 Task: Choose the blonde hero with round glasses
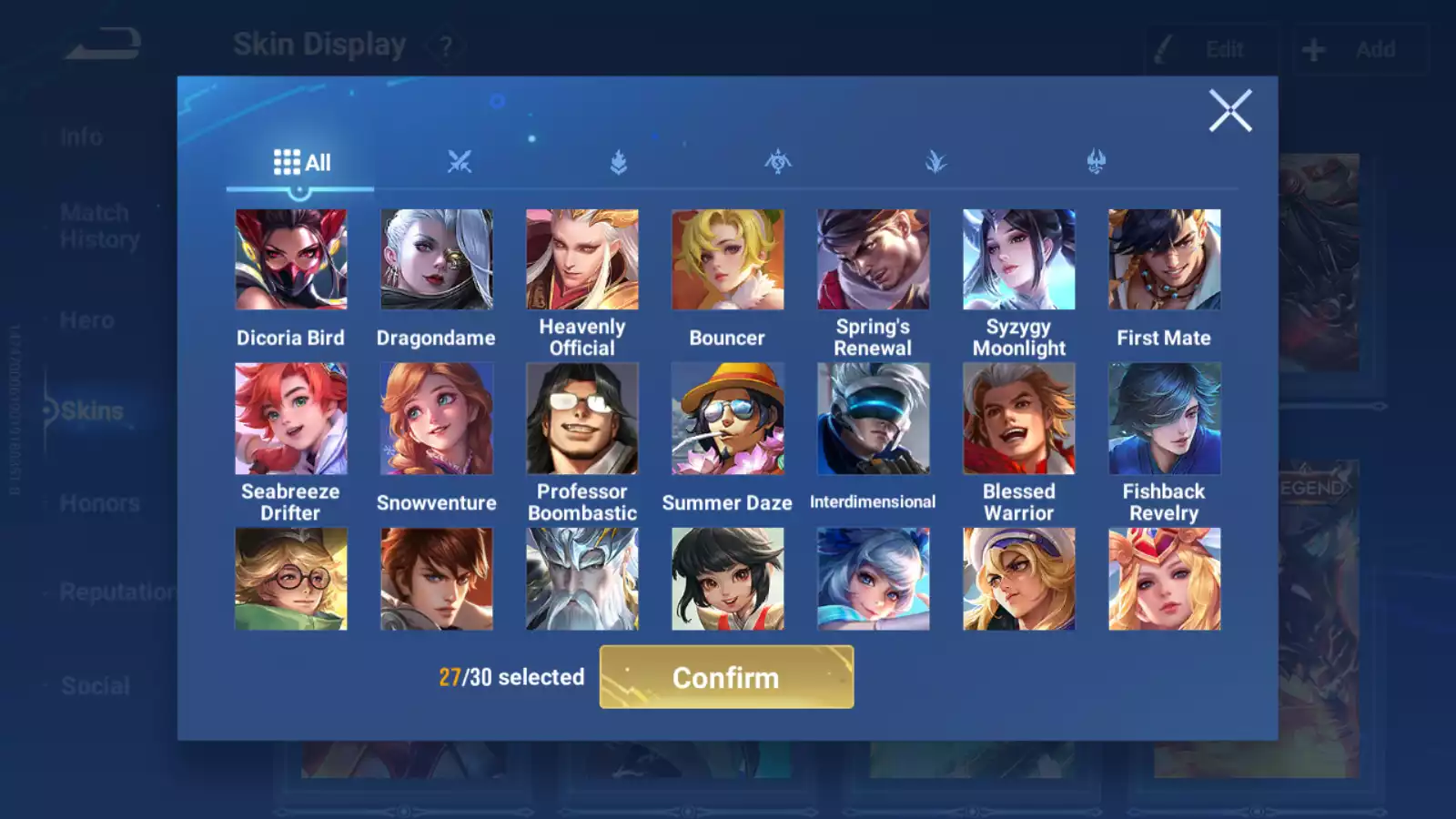coord(291,579)
